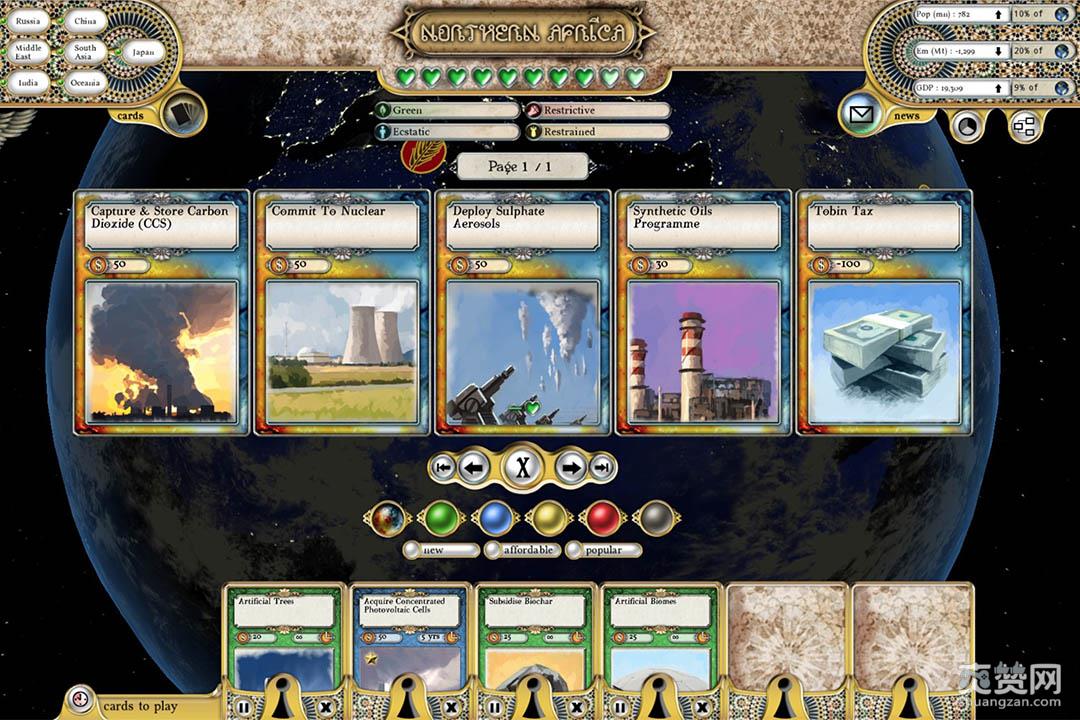
Task: Toggle the affordable cards filter
Action: [x=523, y=550]
